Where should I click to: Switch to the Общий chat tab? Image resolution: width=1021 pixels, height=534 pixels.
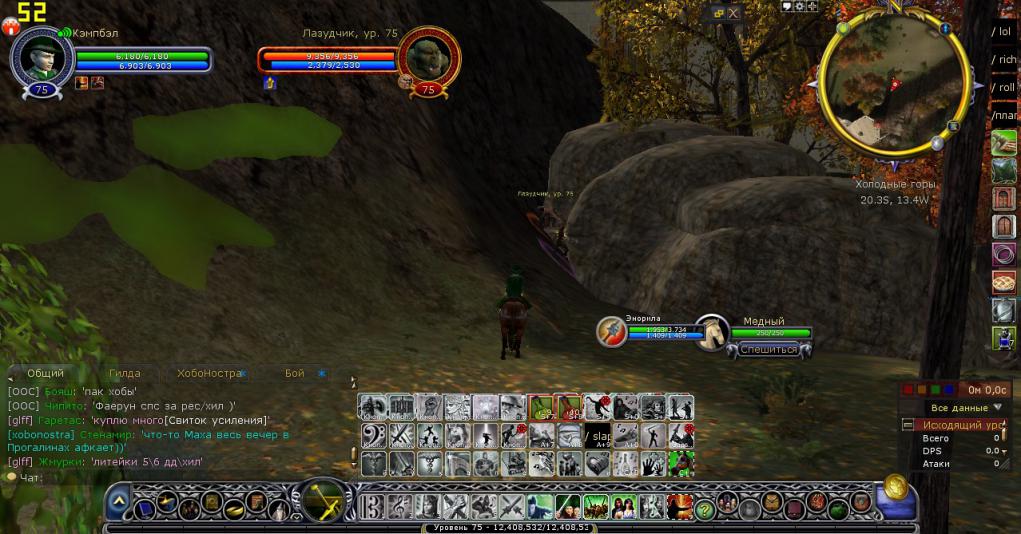pos(45,373)
